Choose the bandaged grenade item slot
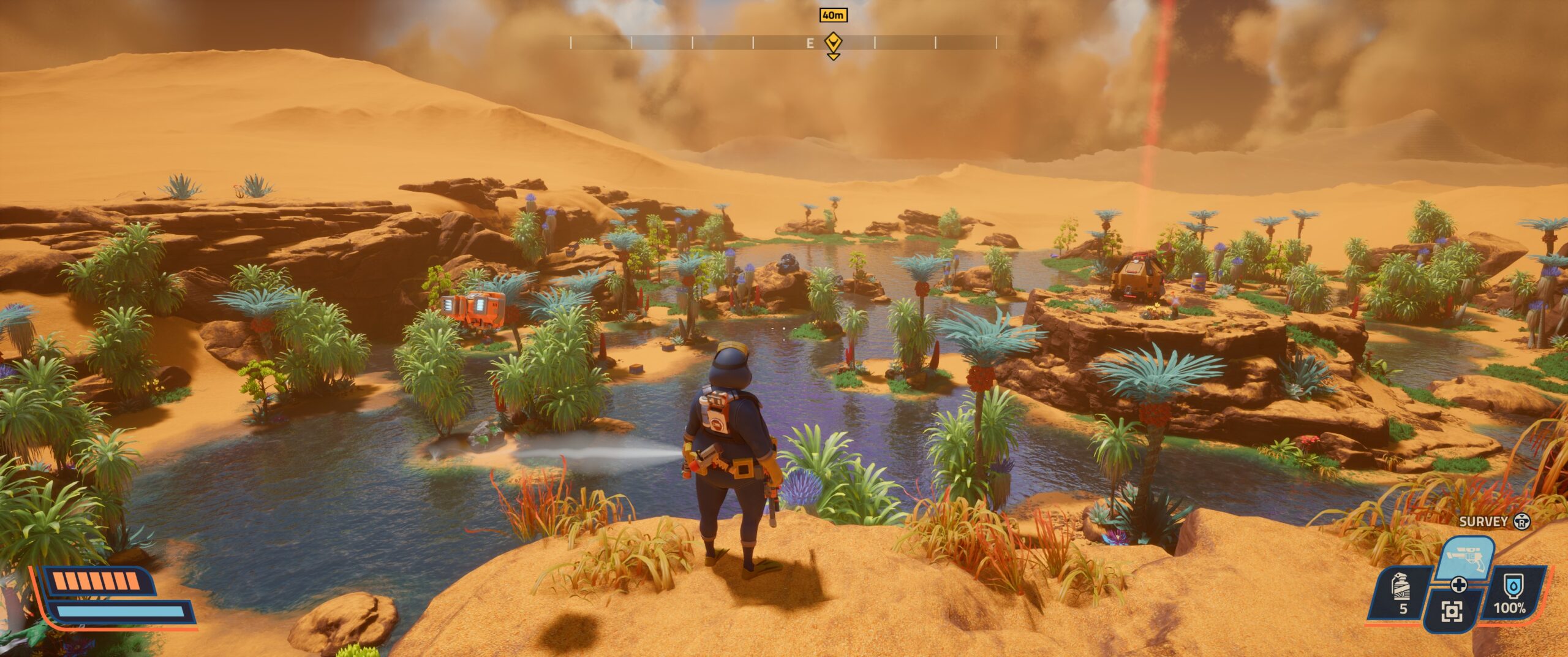Image resolution: width=1568 pixels, height=657 pixels. (1402, 591)
